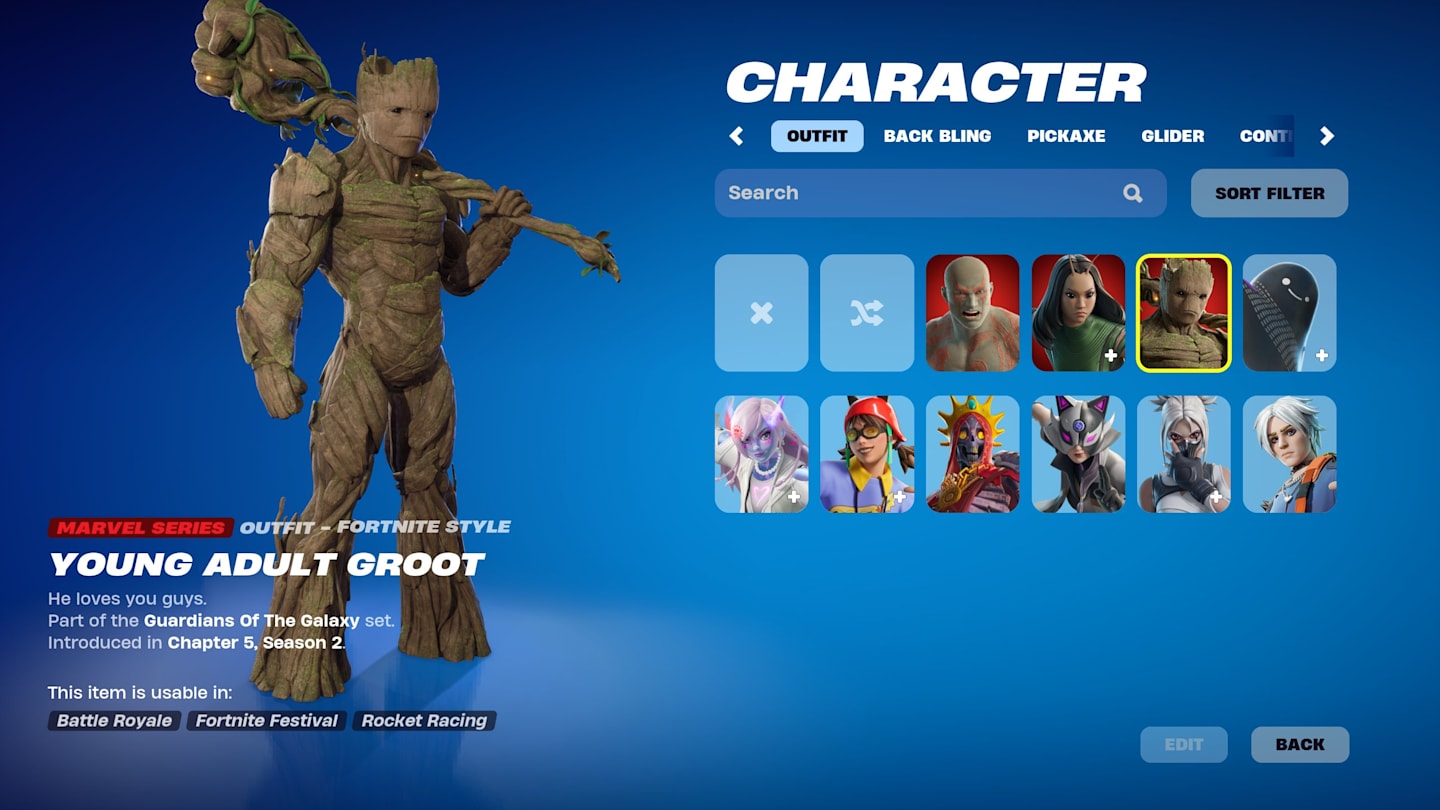Image resolution: width=1440 pixels, height=810 pixels.
Task: Select the Mantis outfit
Action: pos(1079,313)
